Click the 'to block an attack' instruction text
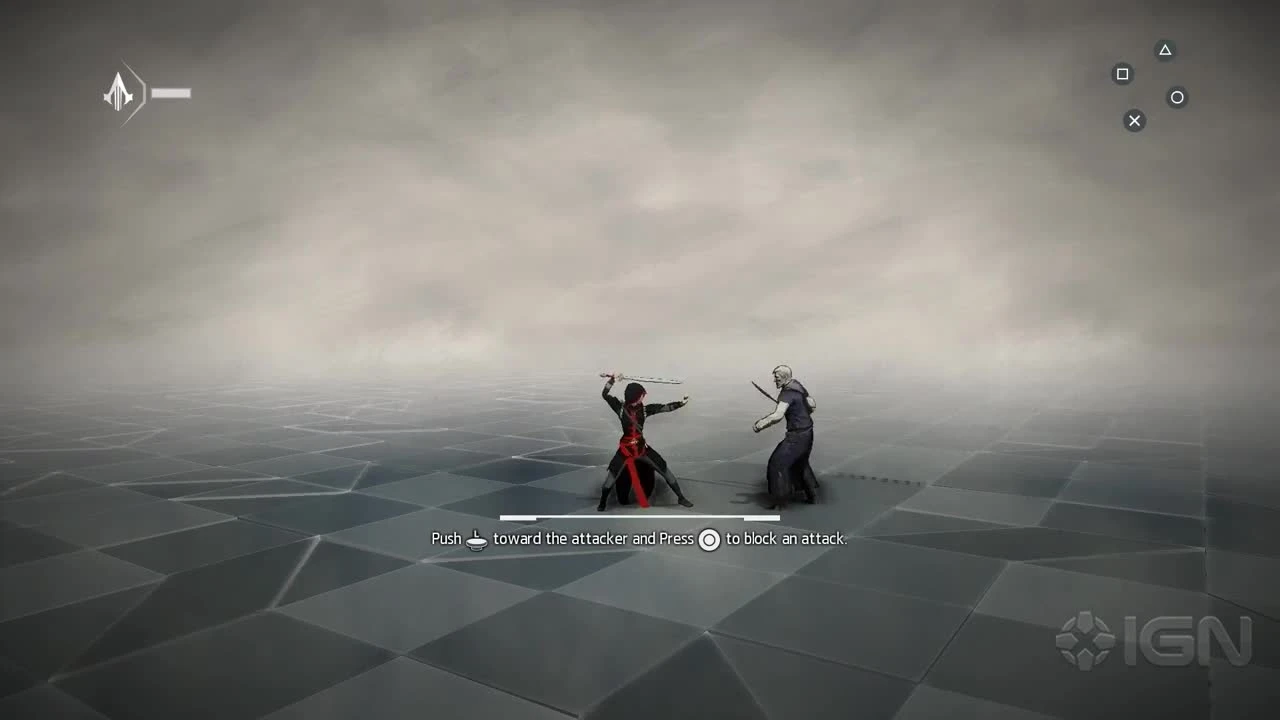The image size is (1280, 720). pyautogui.click(x=784, y=539)
